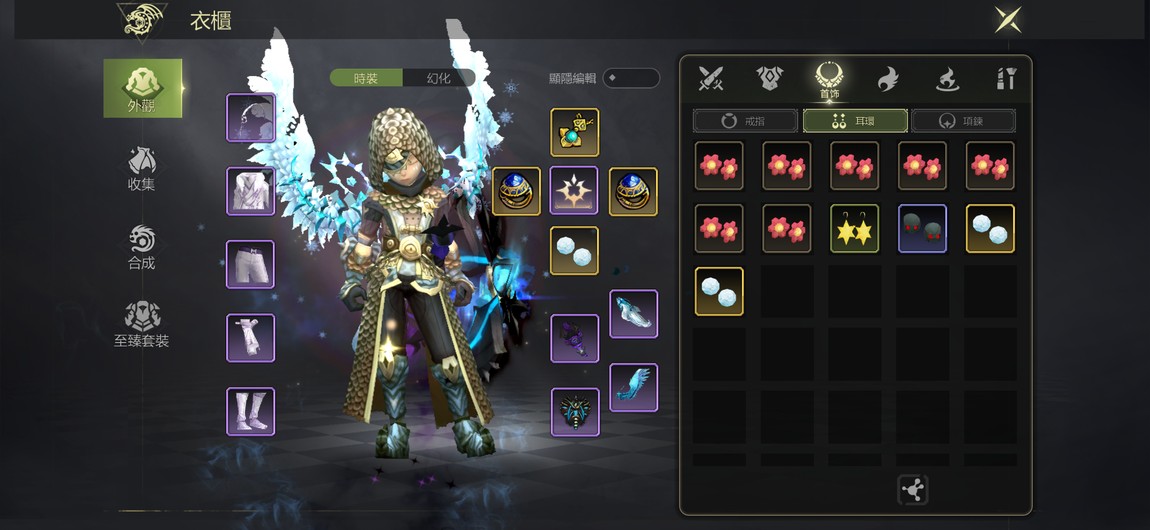This screenshot has height=530, width=1150.
Task: Select the 項鍊 necklace sub-tab
Action: click(x=963, y=121)
